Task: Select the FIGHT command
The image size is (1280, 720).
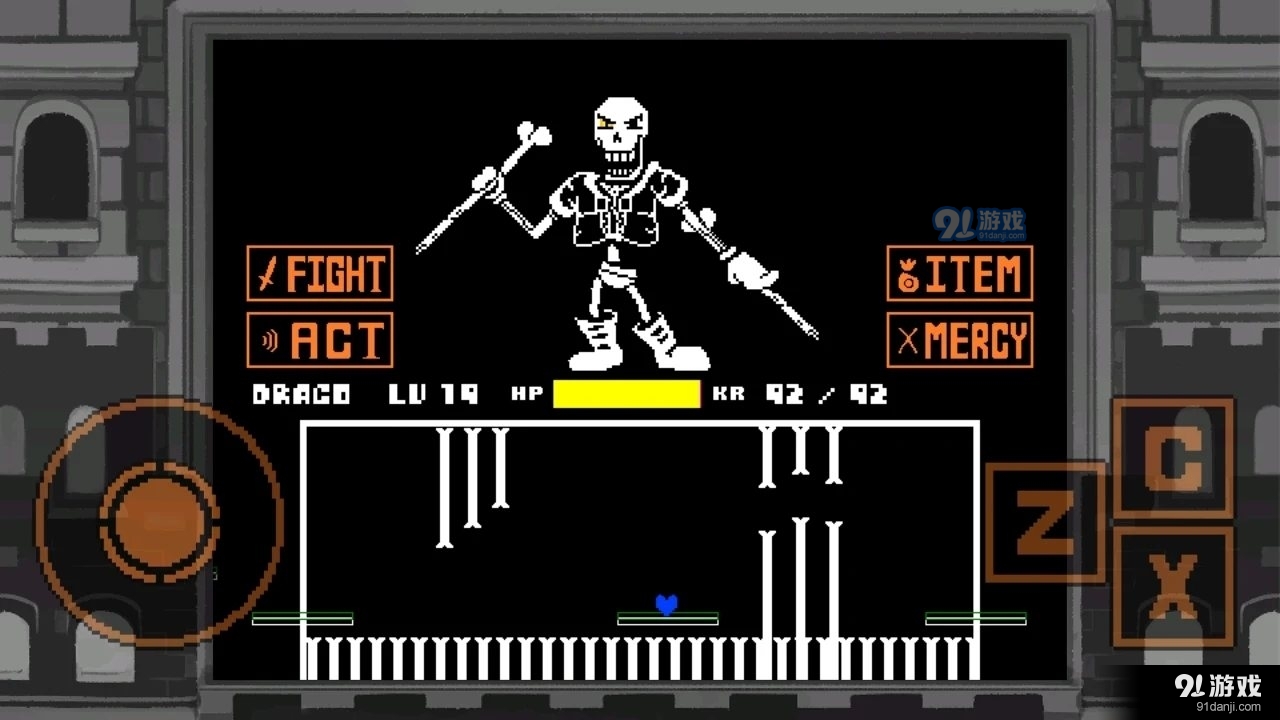Action: pyautogui.click(x=320, y=273)
